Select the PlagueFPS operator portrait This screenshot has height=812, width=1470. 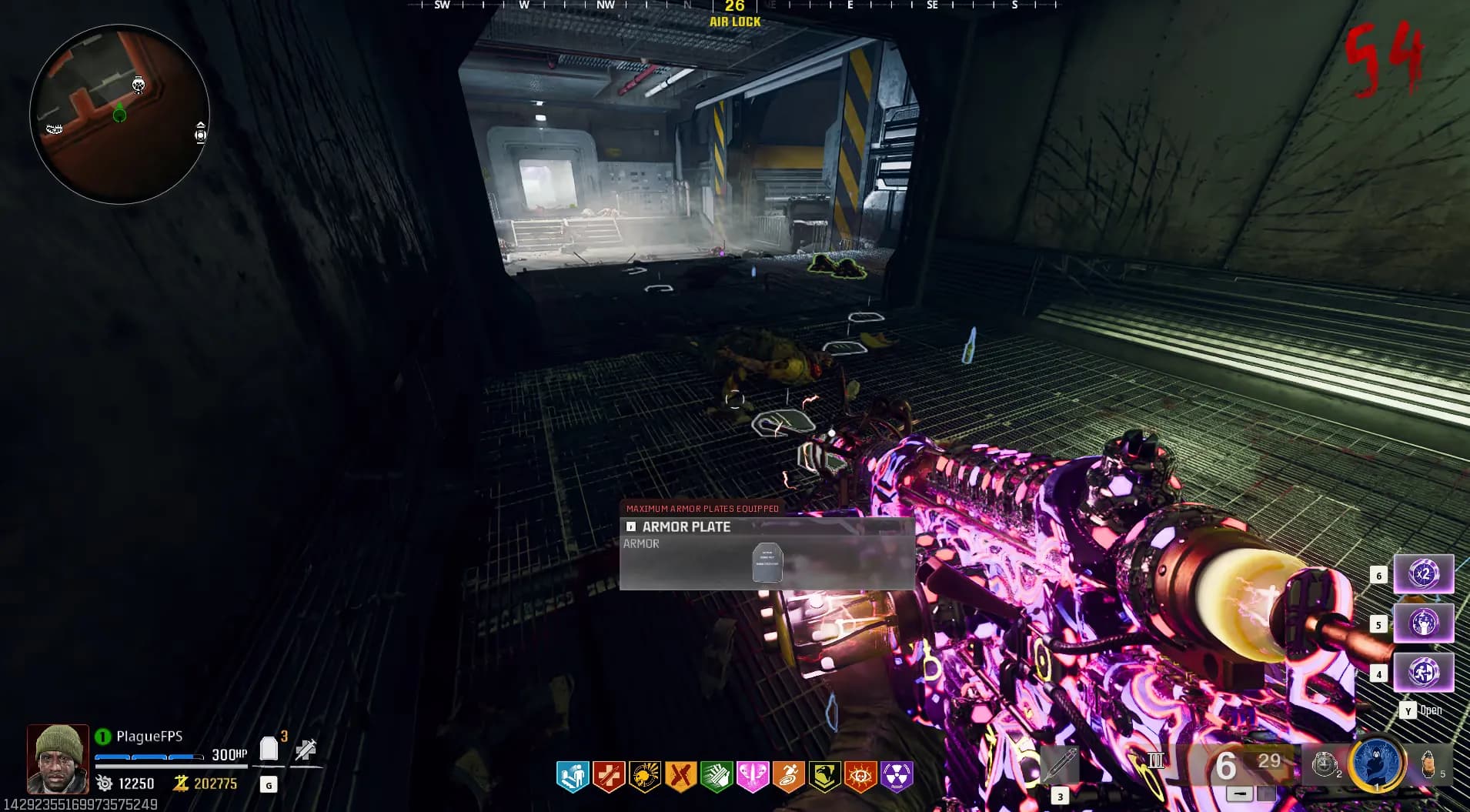[x=58, y=759]
